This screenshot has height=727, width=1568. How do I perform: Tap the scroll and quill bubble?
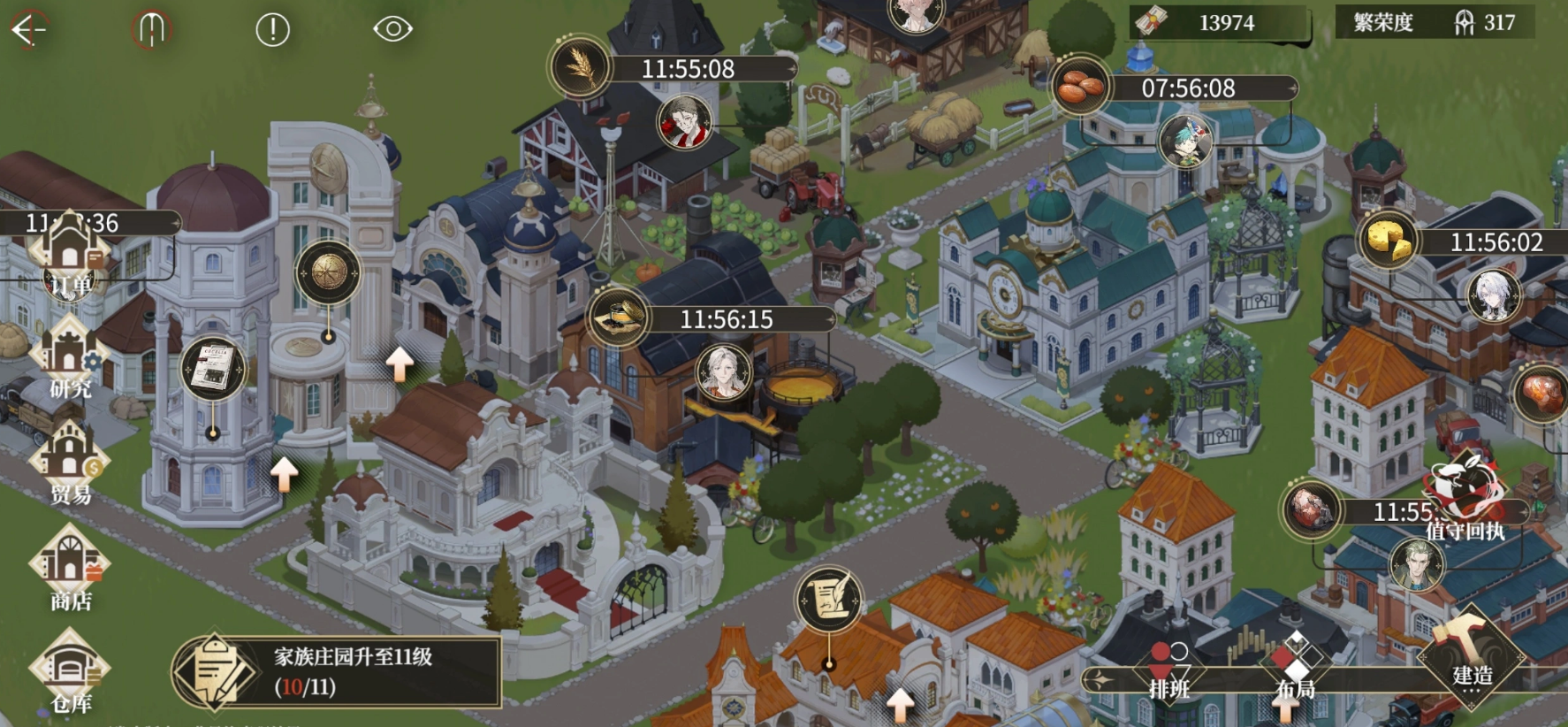coord(828,600)
